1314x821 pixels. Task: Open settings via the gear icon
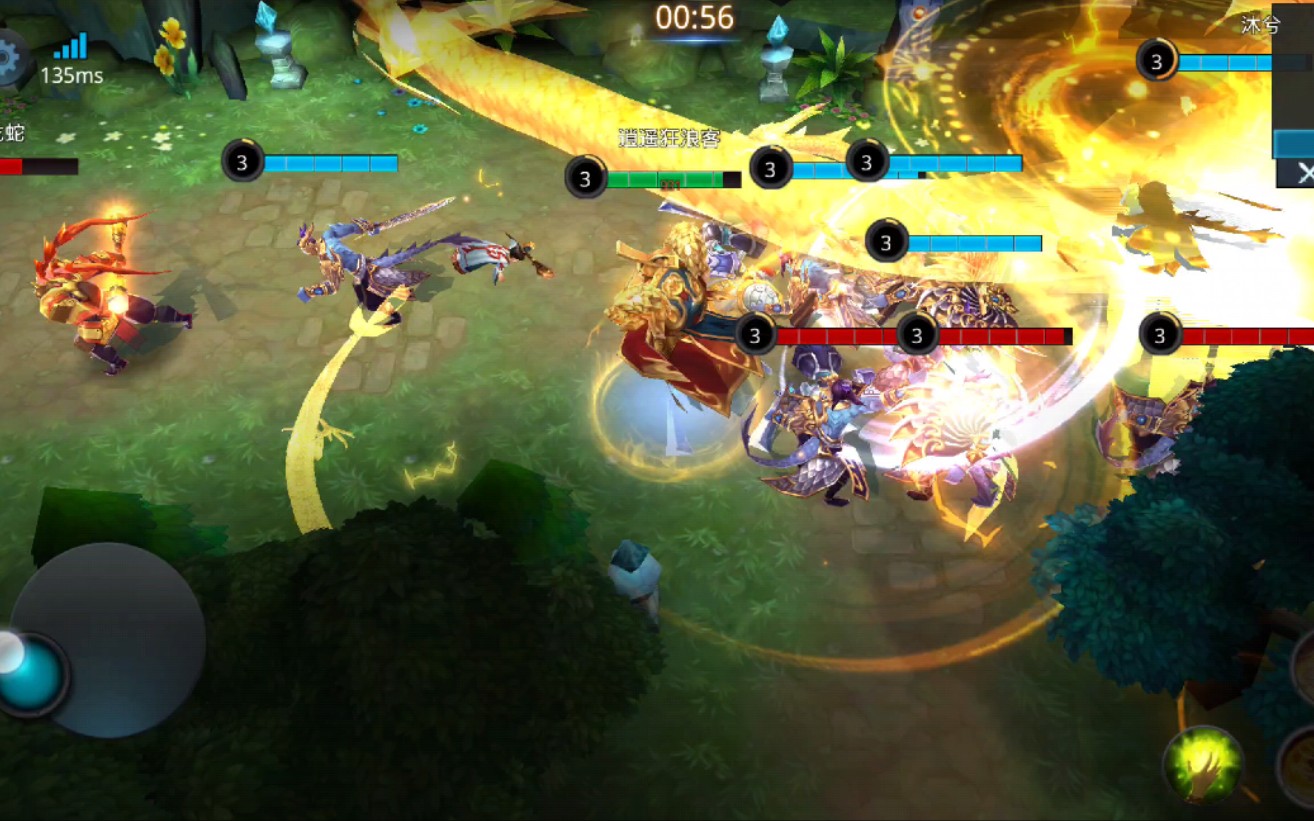(10, 57)
